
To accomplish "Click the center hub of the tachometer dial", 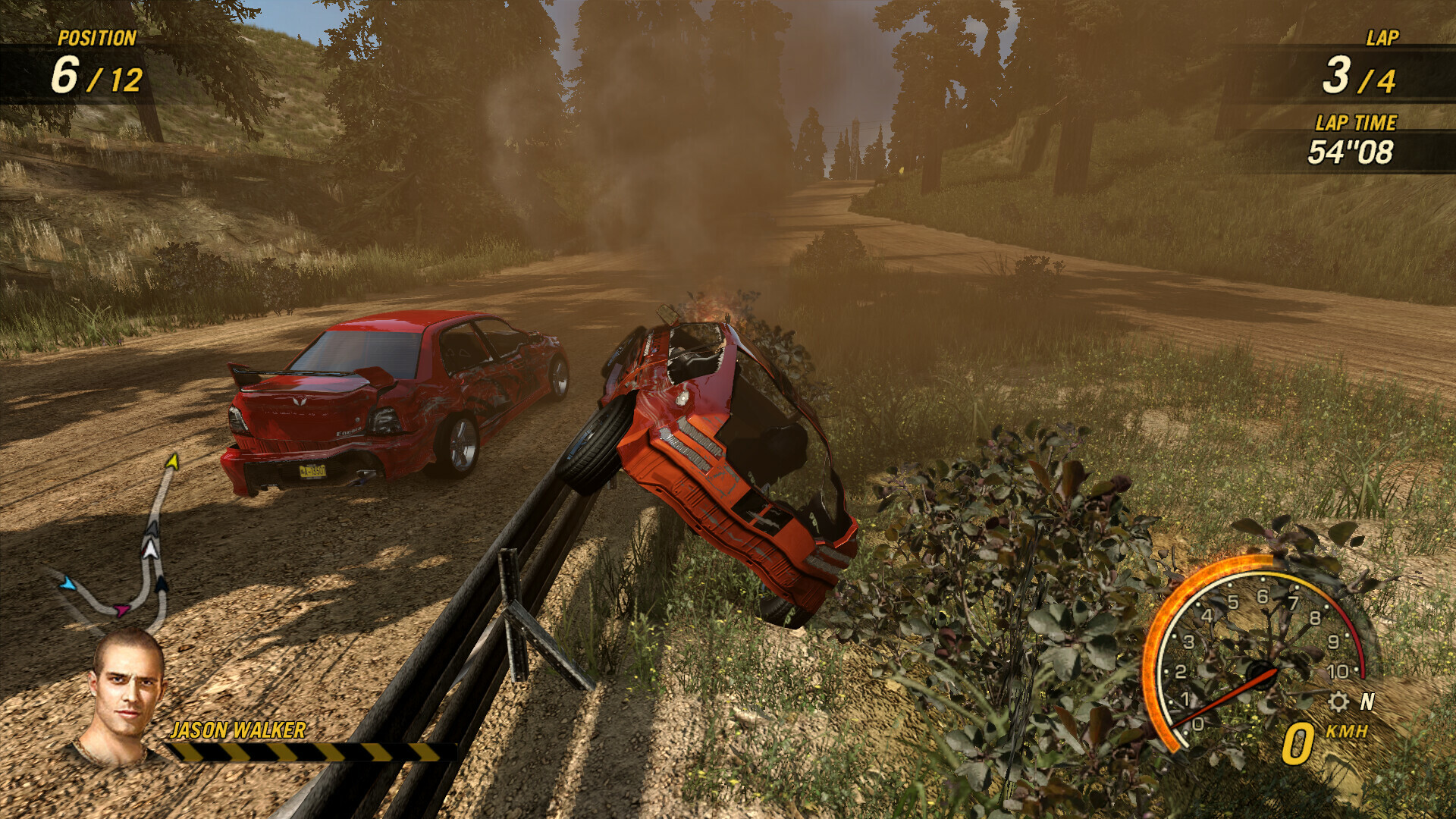I will point(1264,674).
